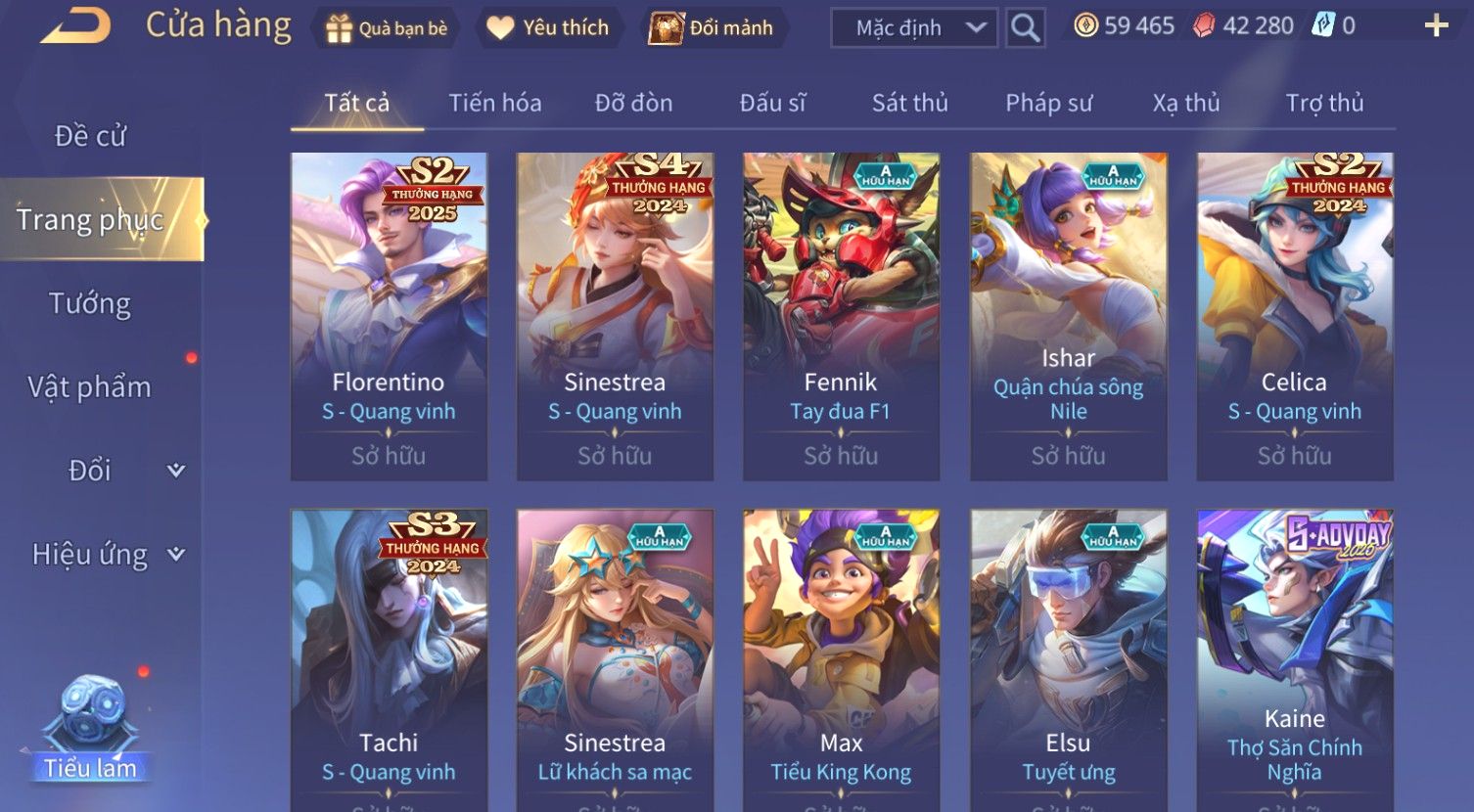Open the Yêu thích favorites list
The image size is (1474, 812).
click(x=548, y=28)
